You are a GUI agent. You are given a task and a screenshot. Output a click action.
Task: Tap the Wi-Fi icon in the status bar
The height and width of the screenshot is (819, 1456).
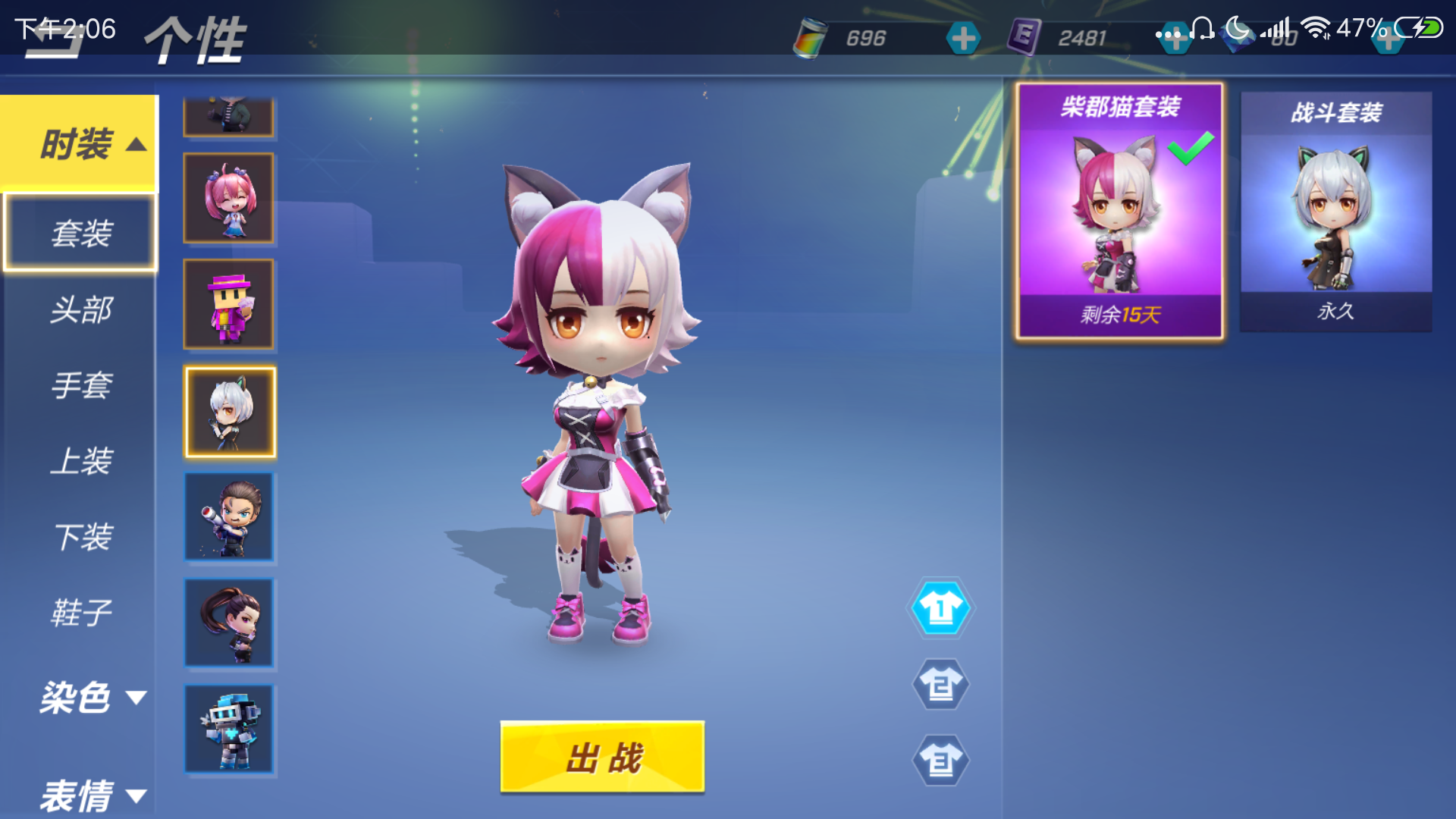pyautogui.click(x=1314, y=30)
